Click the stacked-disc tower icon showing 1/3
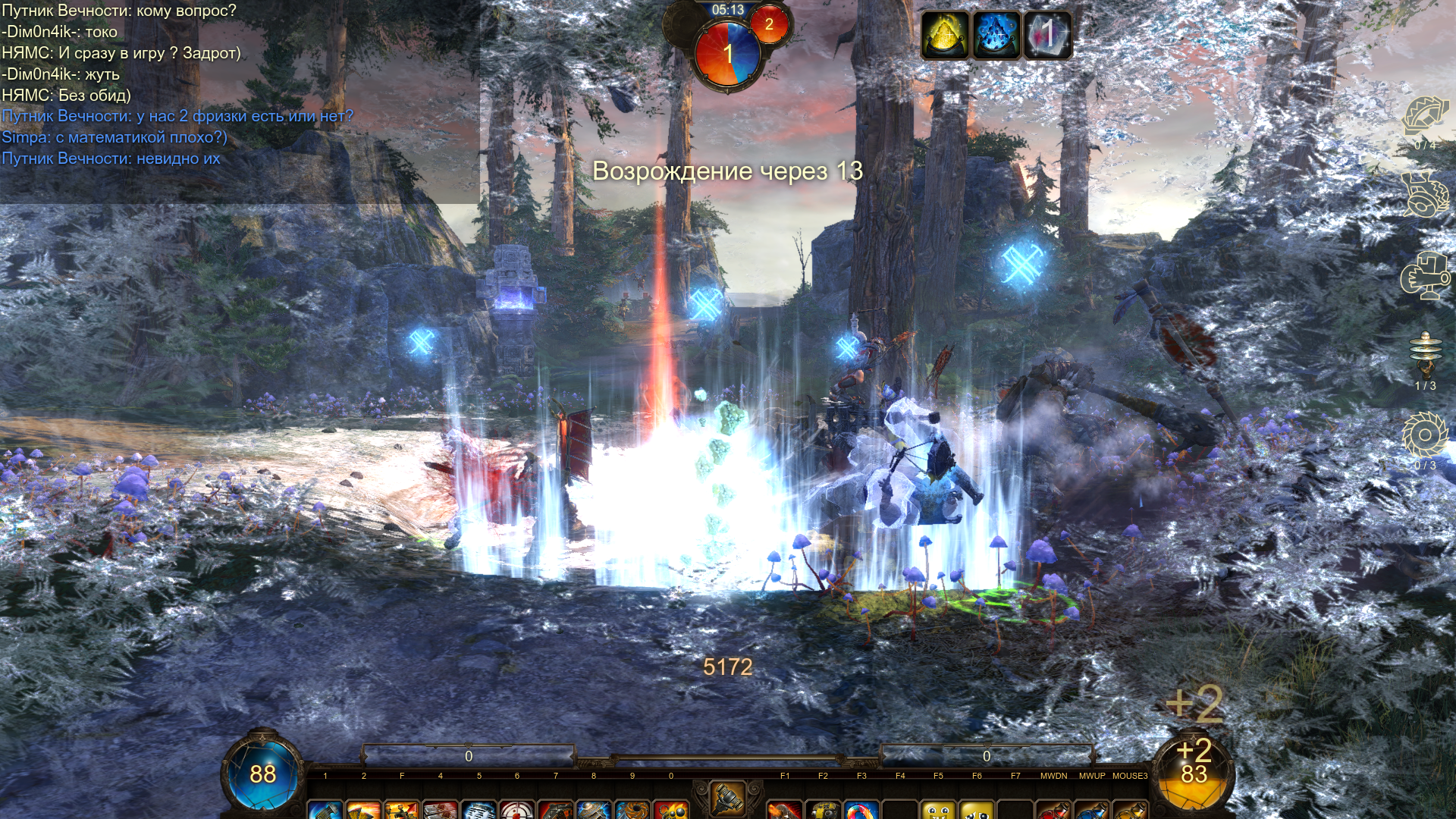Screen dimensions: 1456x819 (1425, 354)
